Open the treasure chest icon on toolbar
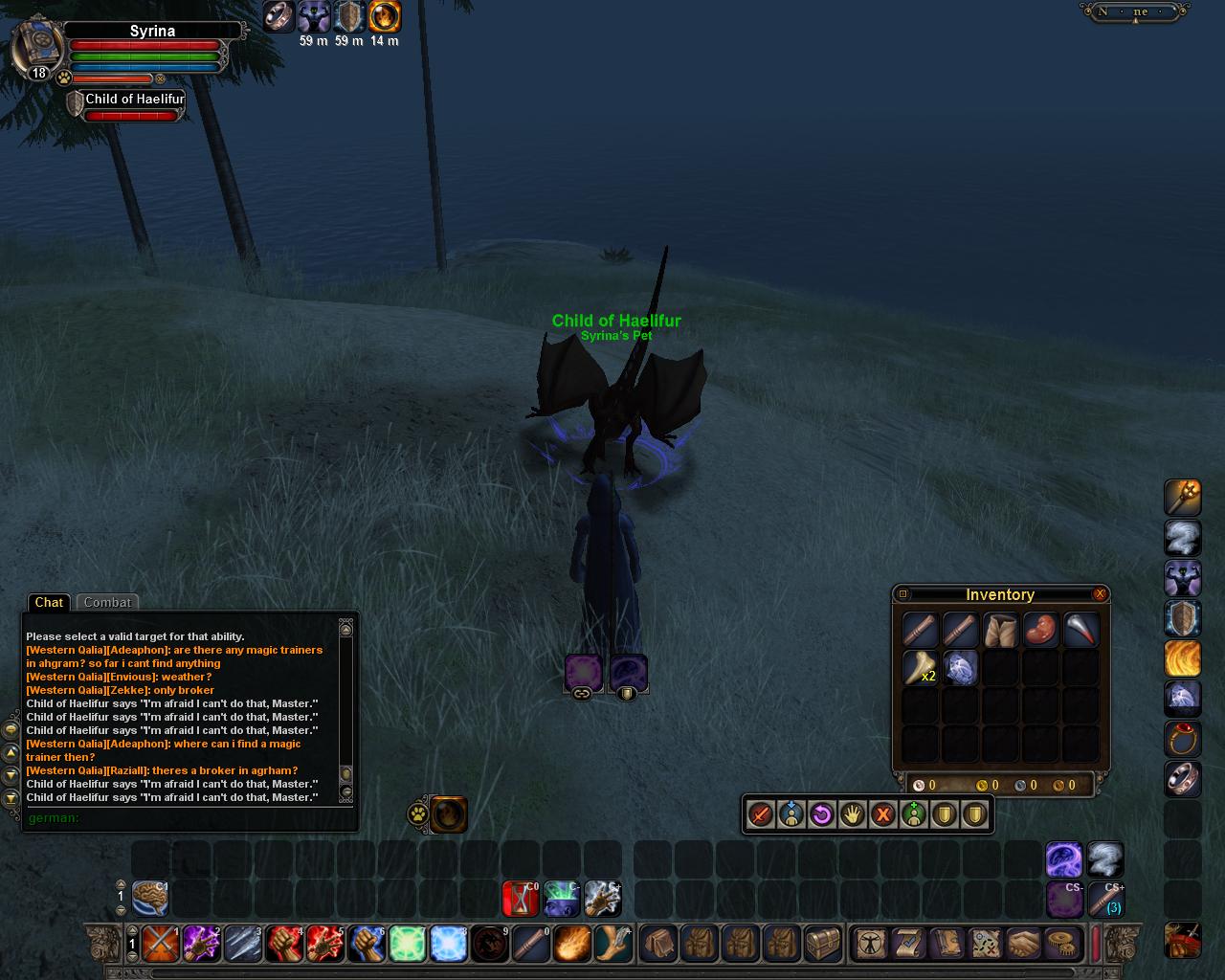This screenshot has width=1225, height=980. point(822,944)
